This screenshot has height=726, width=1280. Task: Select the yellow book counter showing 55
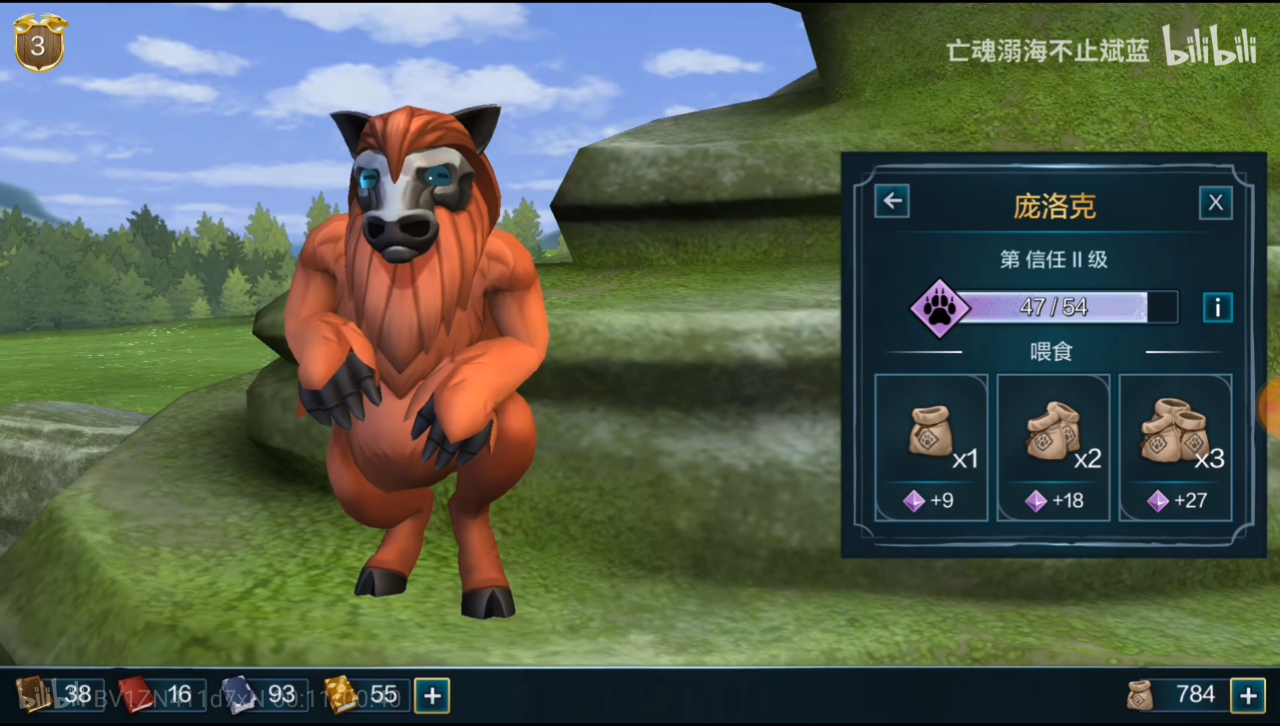(366, 694)
